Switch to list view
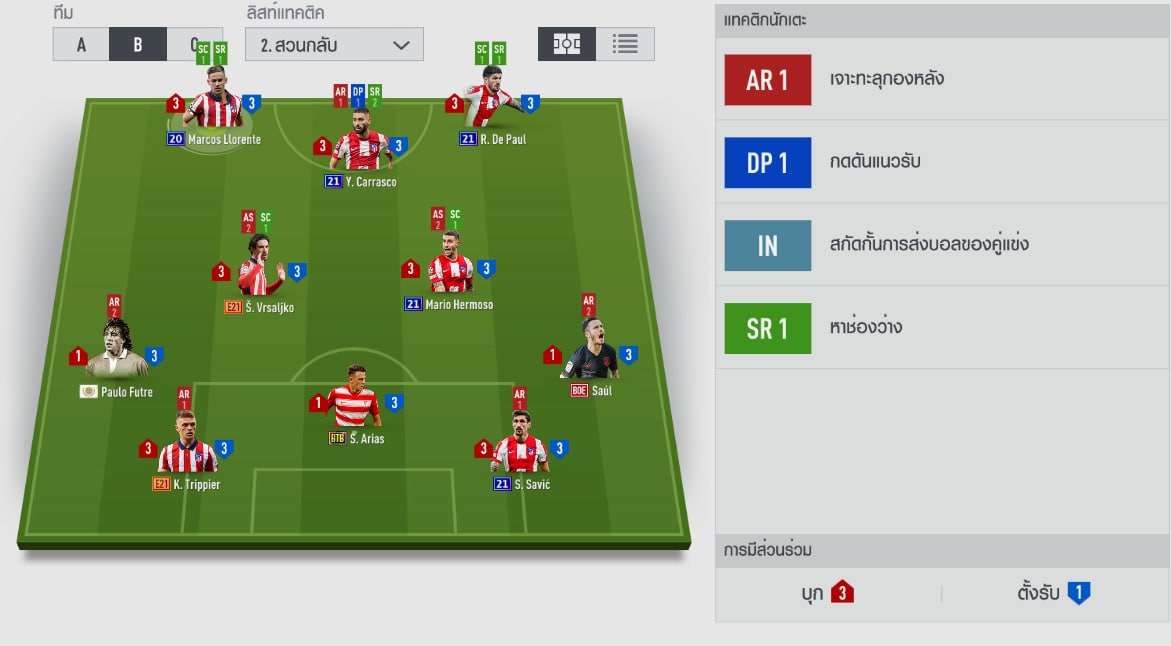This screenshot has width=1171, height=646. tap(625, 44)
